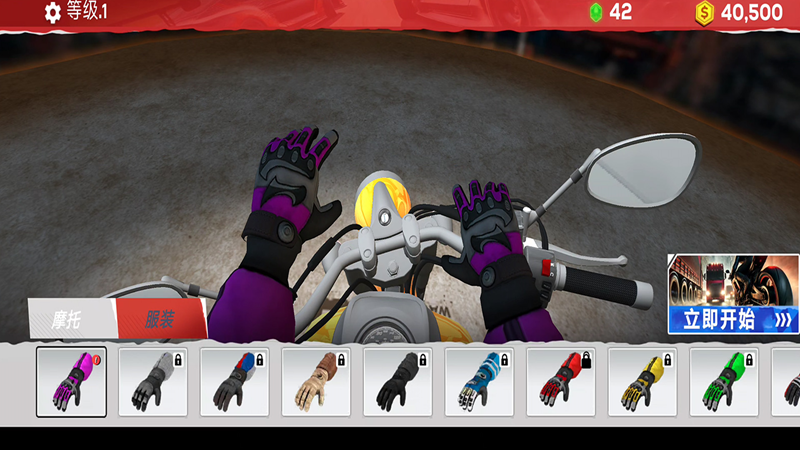The width and height of the screenshot is (800, 450).
Task: Select the locked green gloves
Action: (x=724, y=381)
